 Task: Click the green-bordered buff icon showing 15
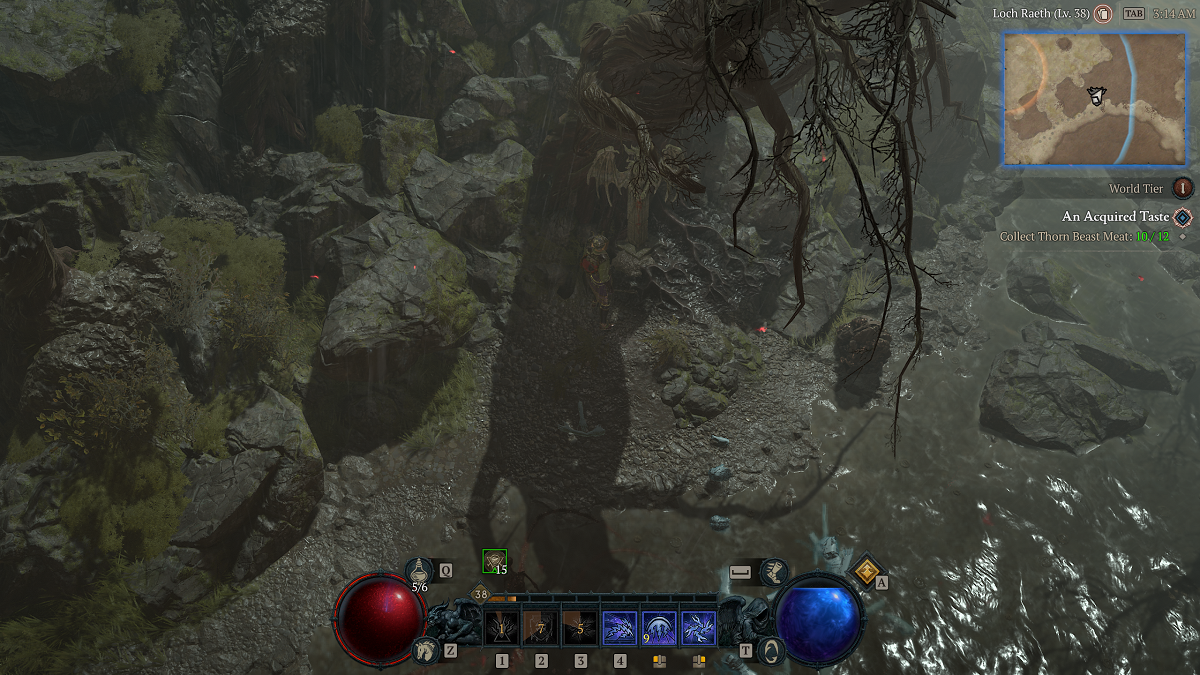click(x=494, y=562)
